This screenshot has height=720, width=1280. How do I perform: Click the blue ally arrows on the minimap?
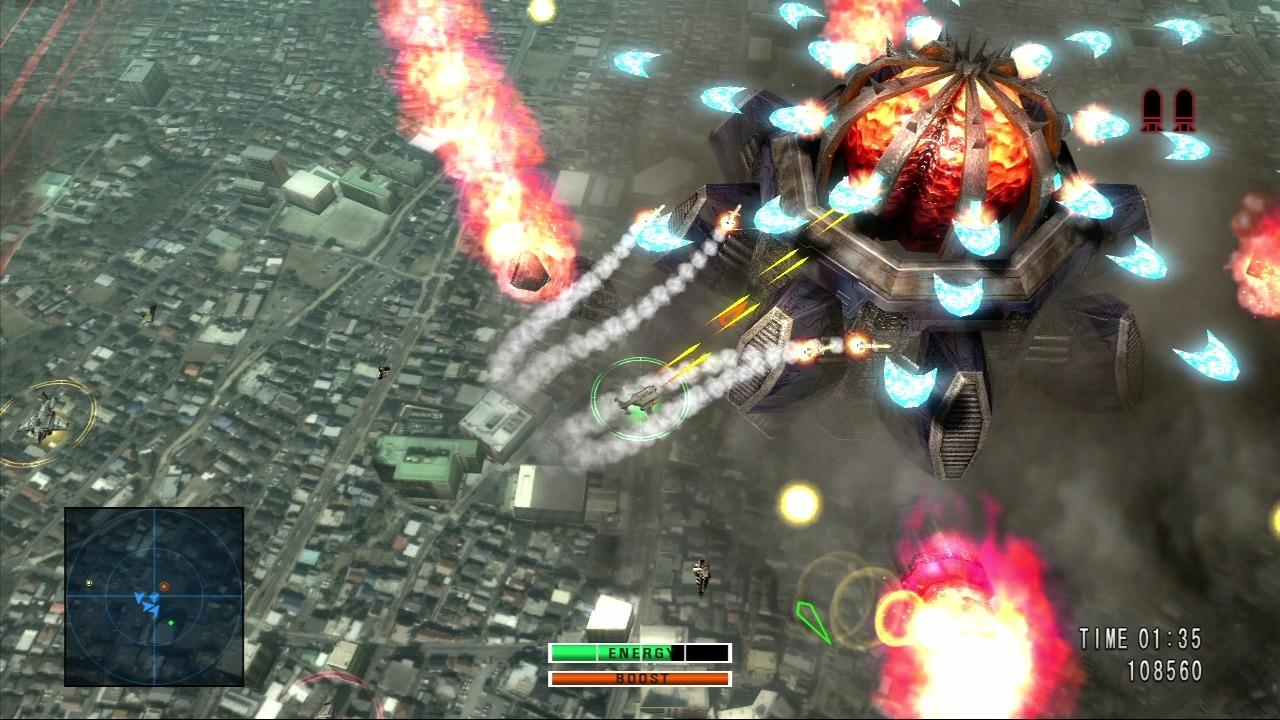point(147,600)
